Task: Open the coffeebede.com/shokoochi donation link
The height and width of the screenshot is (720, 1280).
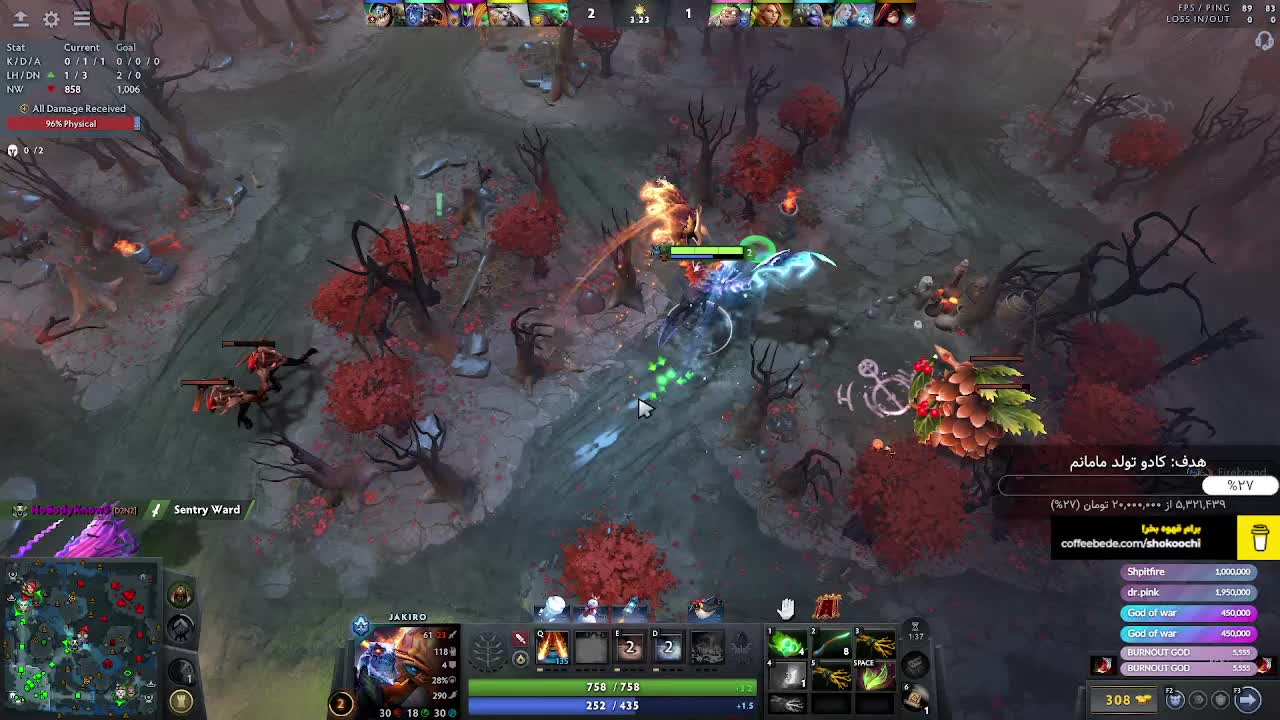Action: click(x=1130, y=543)
